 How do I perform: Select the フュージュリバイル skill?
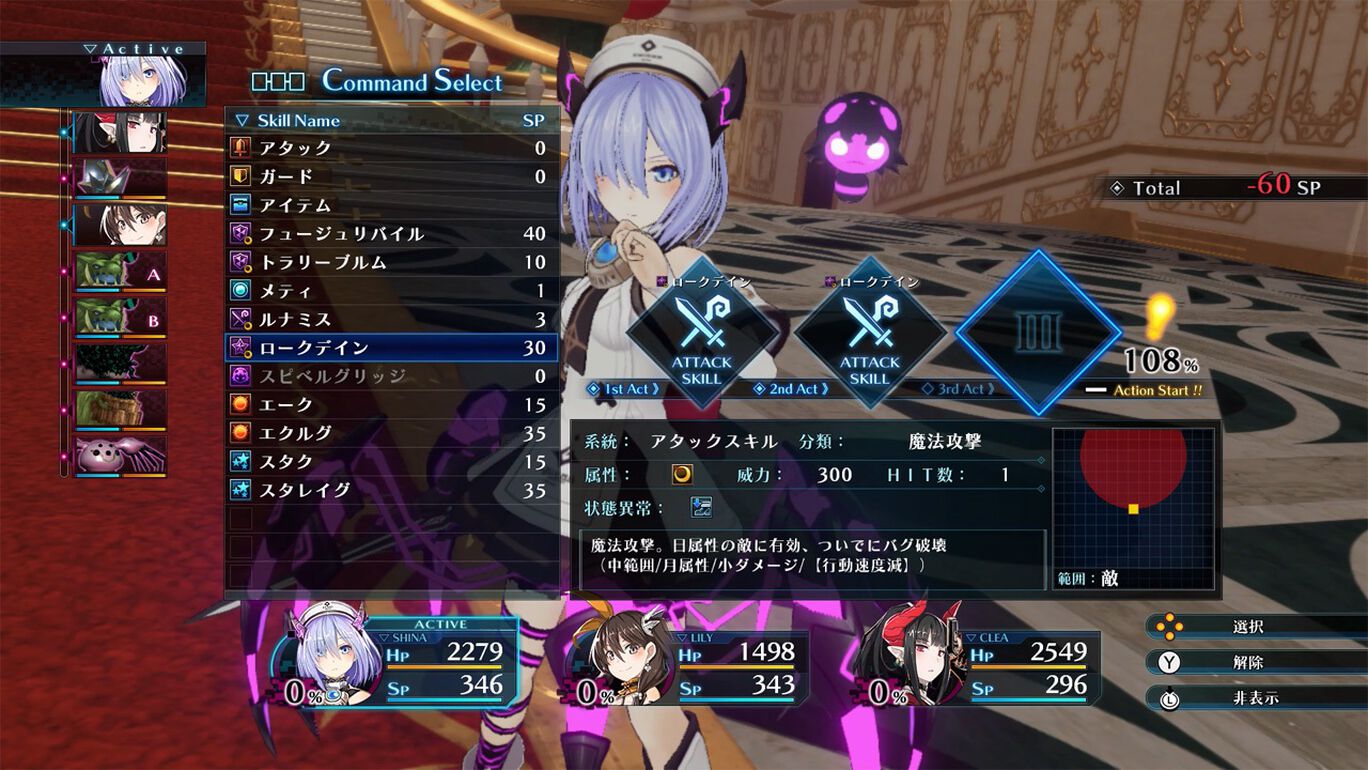click(x=390, y=234)
